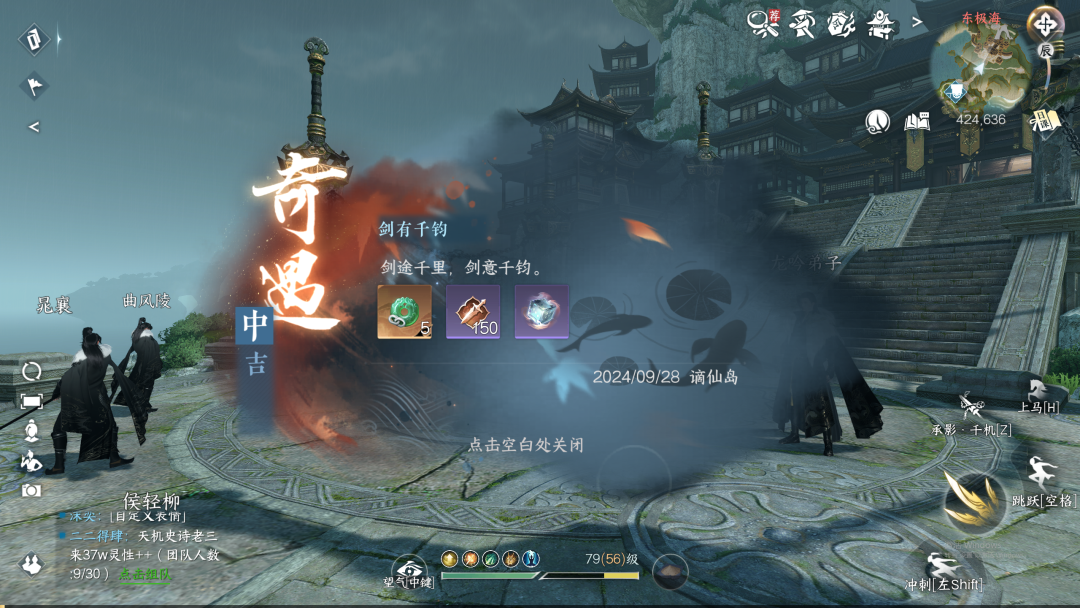Inspect the glowing cube reward icon

[541, 312]
